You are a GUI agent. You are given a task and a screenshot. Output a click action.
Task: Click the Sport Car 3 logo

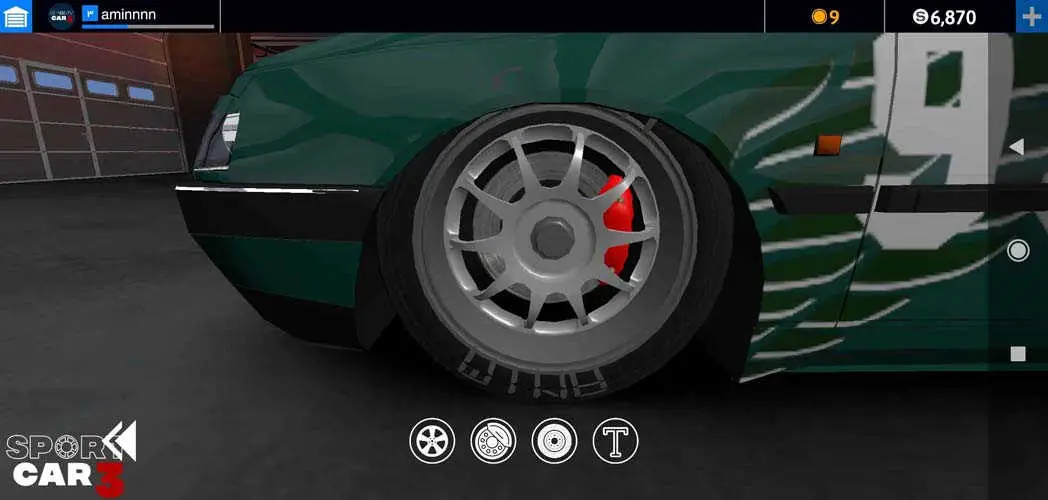[70, 460]
